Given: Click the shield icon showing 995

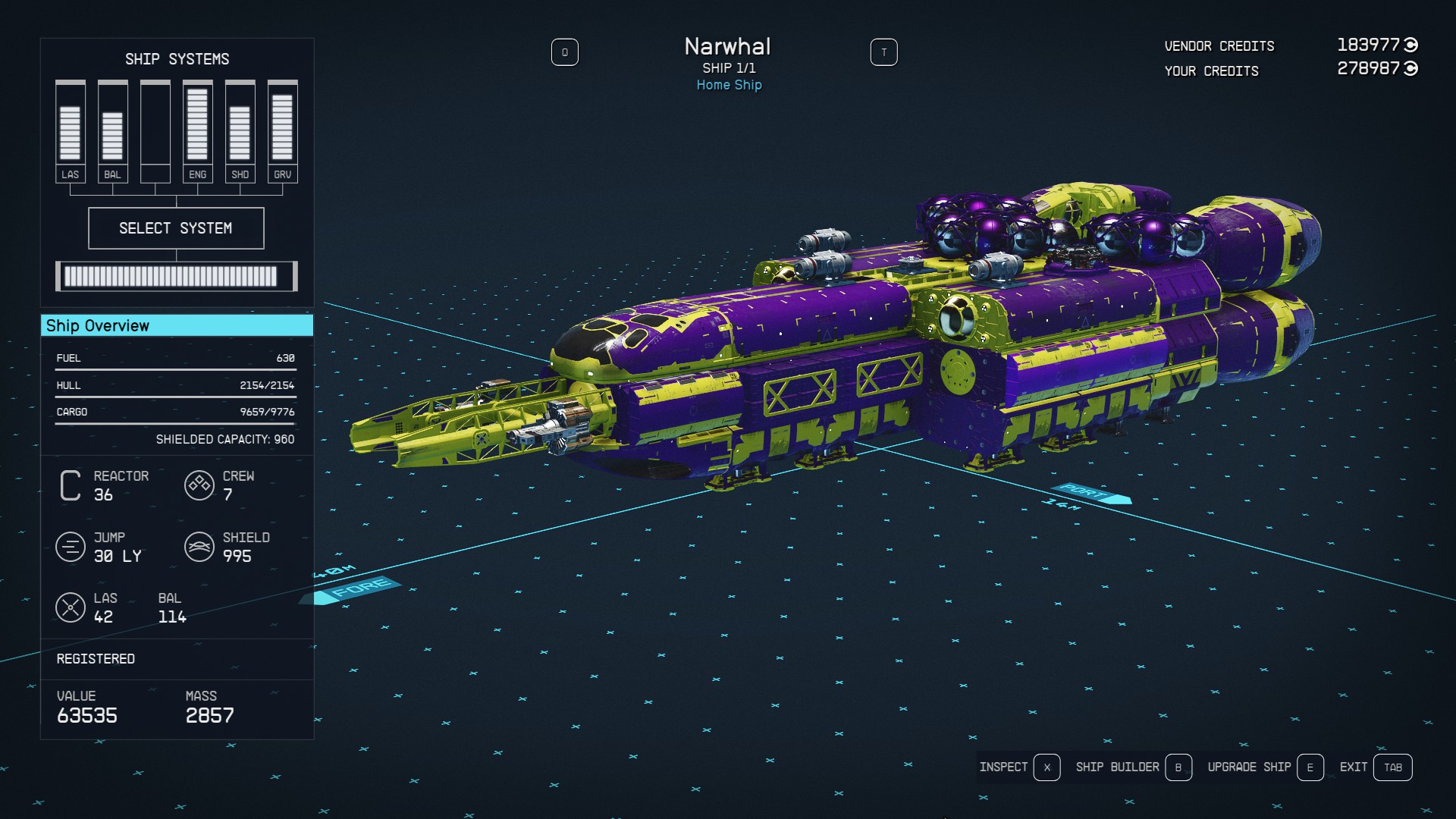Looking at the screenshot, I should (x=199, y=547).
